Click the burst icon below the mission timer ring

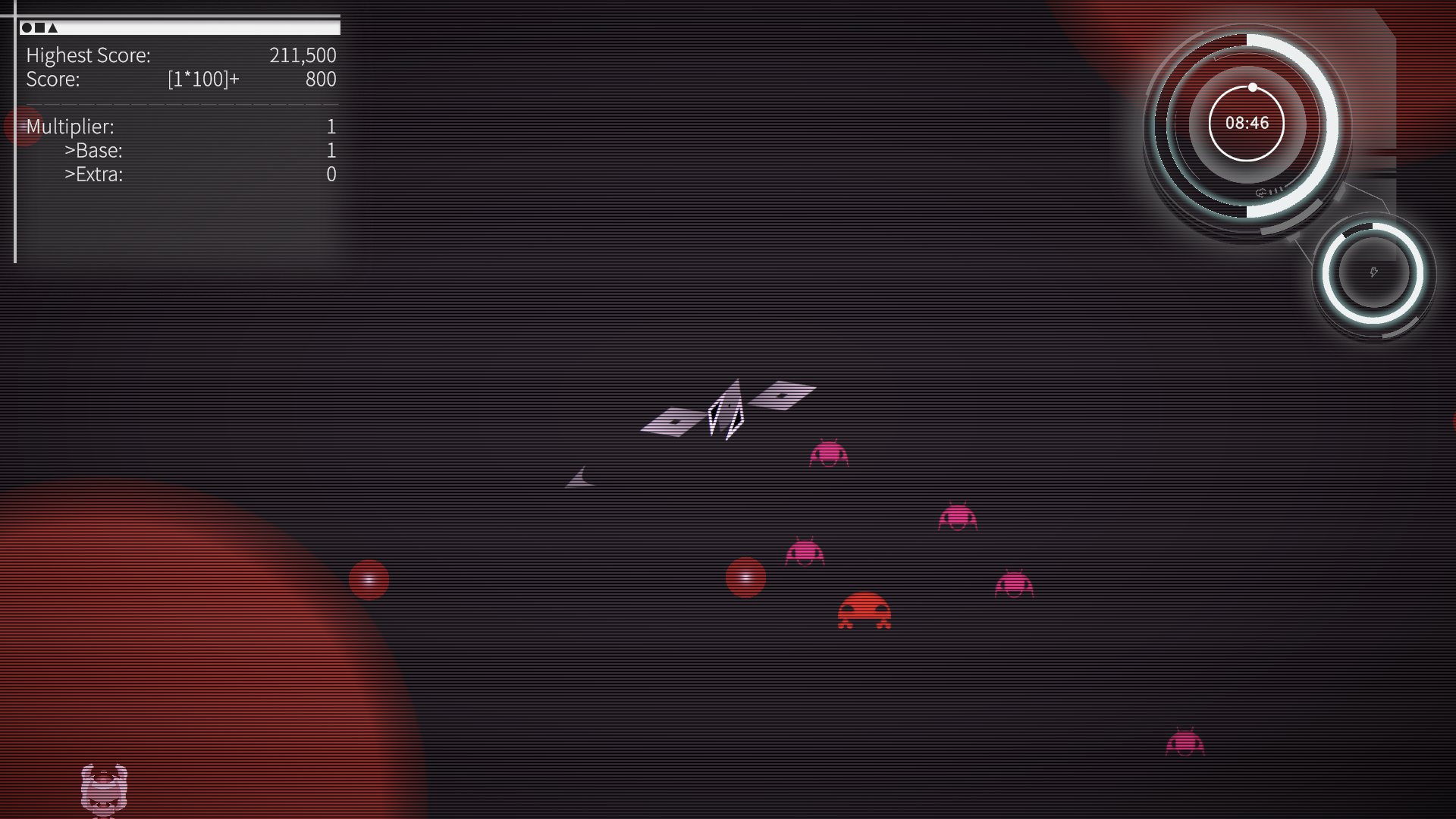[1260, 193]
